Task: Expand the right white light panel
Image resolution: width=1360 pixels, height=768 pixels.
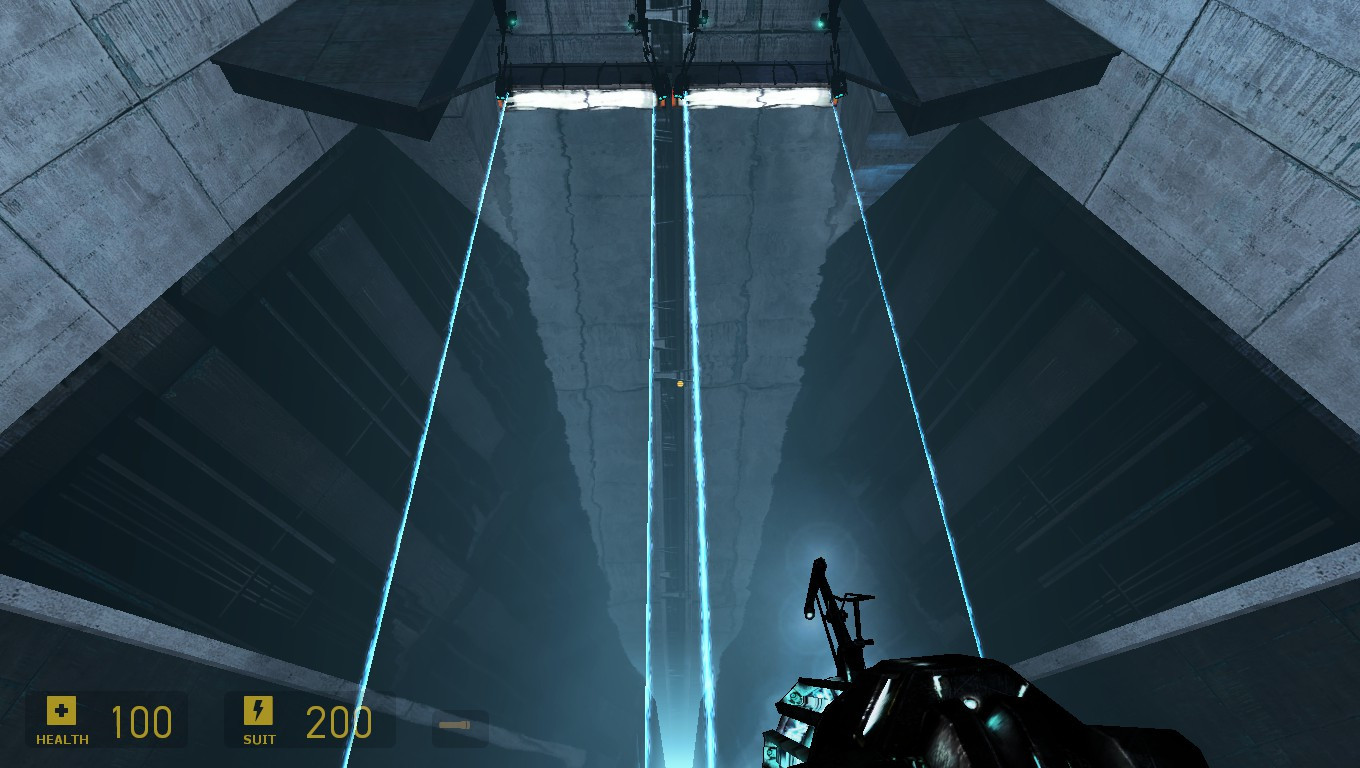Action: pos(760,95)
